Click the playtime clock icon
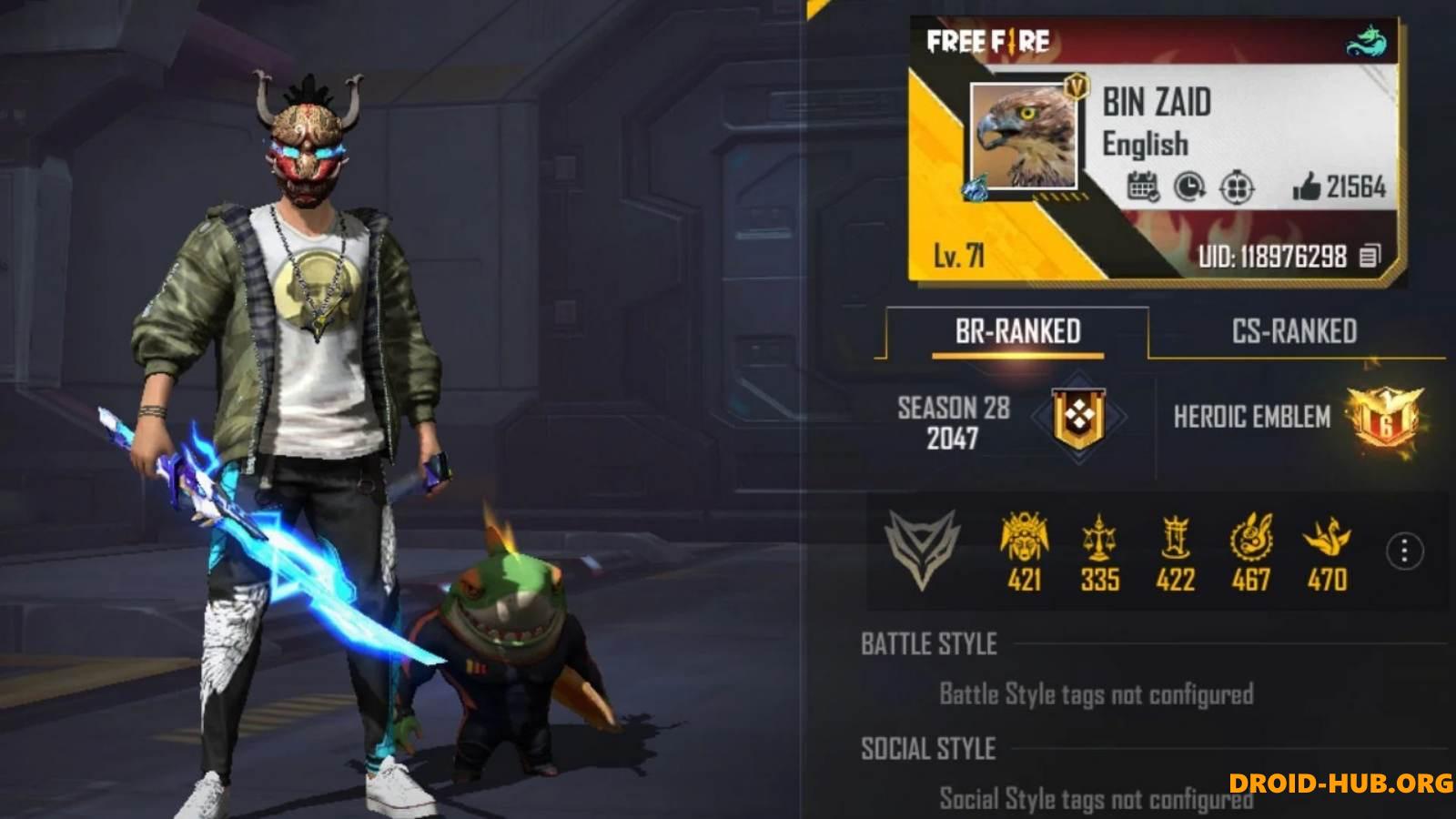Viewport: 1456px width, 819px height. 1188,188
